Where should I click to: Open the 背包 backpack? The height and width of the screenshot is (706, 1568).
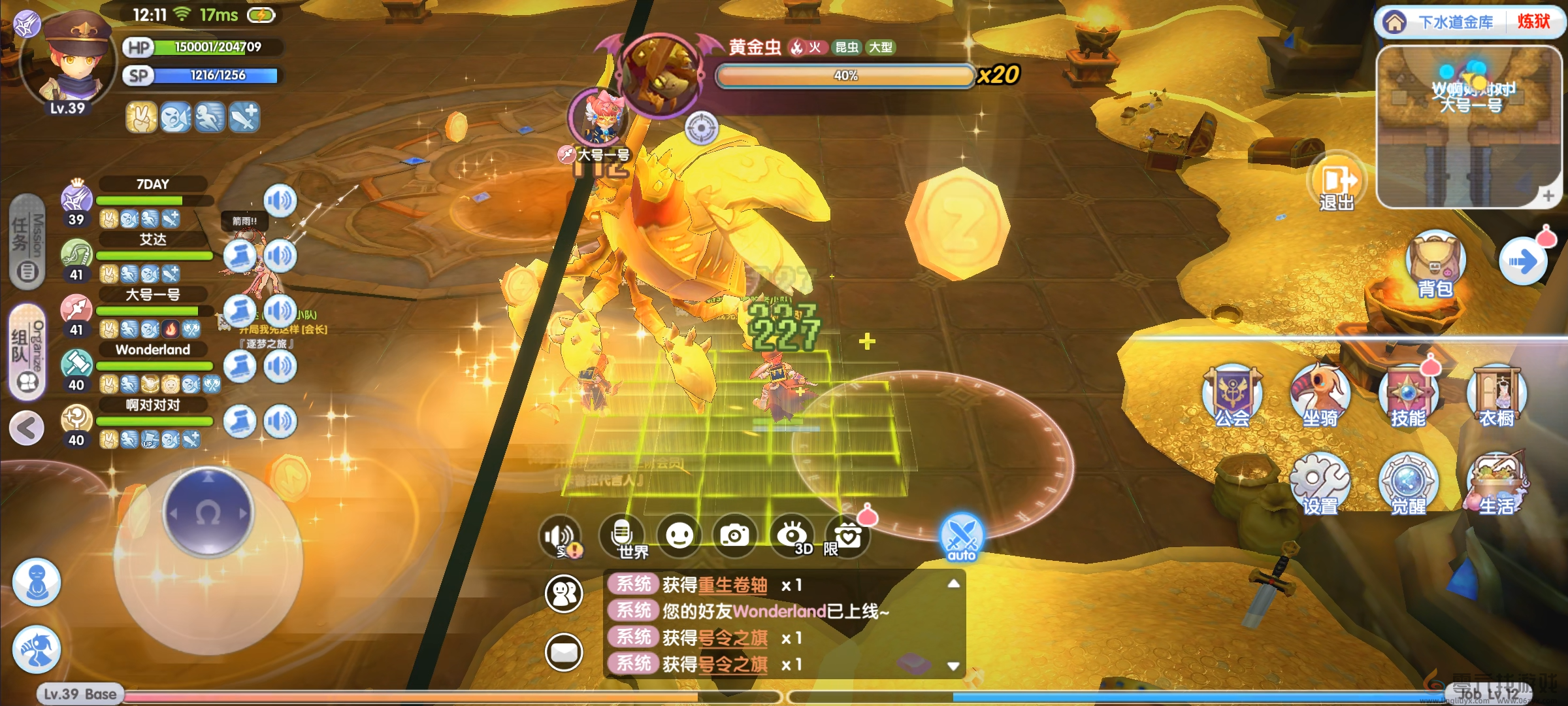[x=1435, y=265]
